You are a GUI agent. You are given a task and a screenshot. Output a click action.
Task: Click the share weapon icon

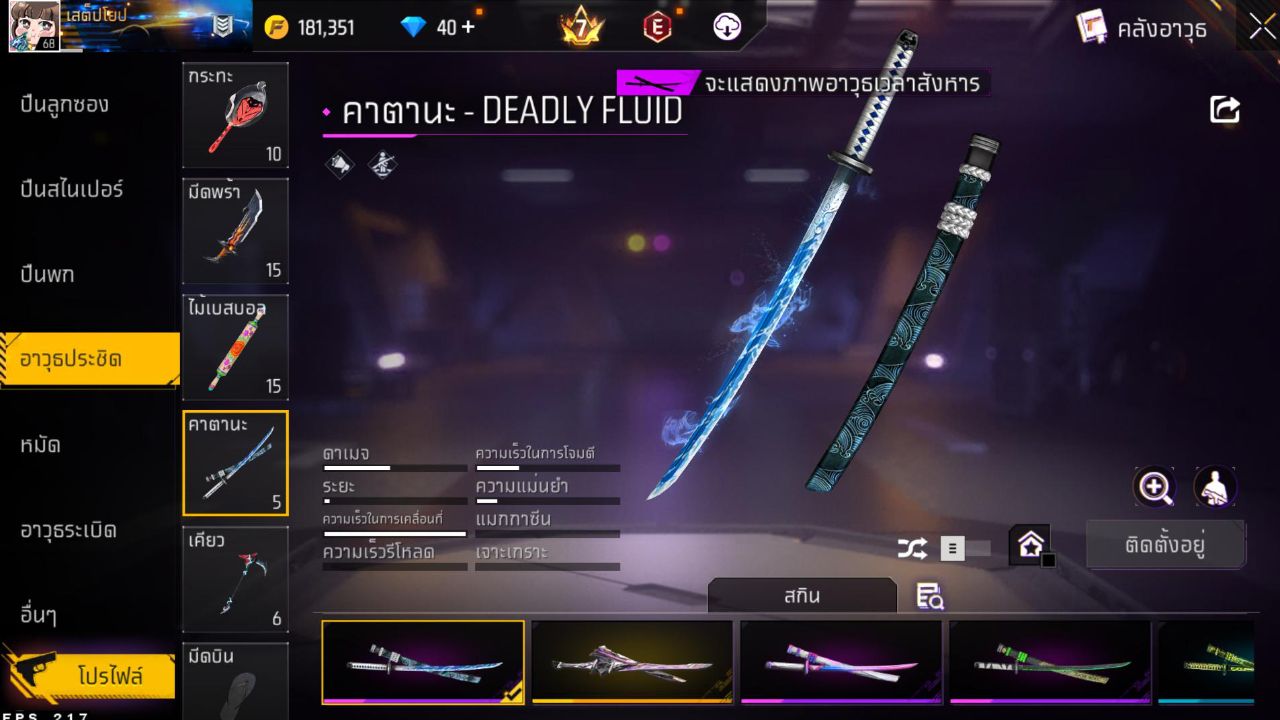click(1224, 110)
